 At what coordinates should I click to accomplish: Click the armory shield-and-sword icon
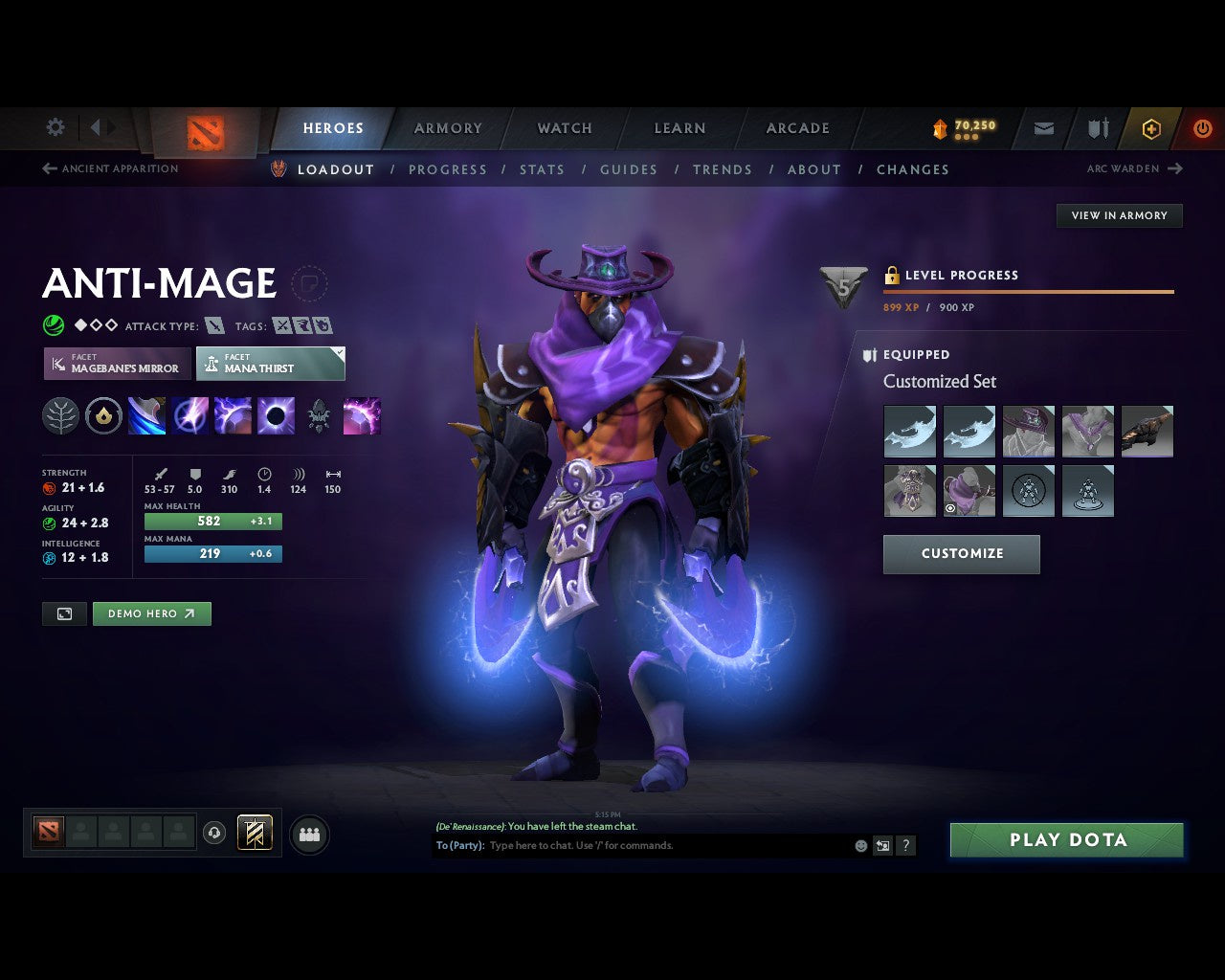(x=1096, y=127)
